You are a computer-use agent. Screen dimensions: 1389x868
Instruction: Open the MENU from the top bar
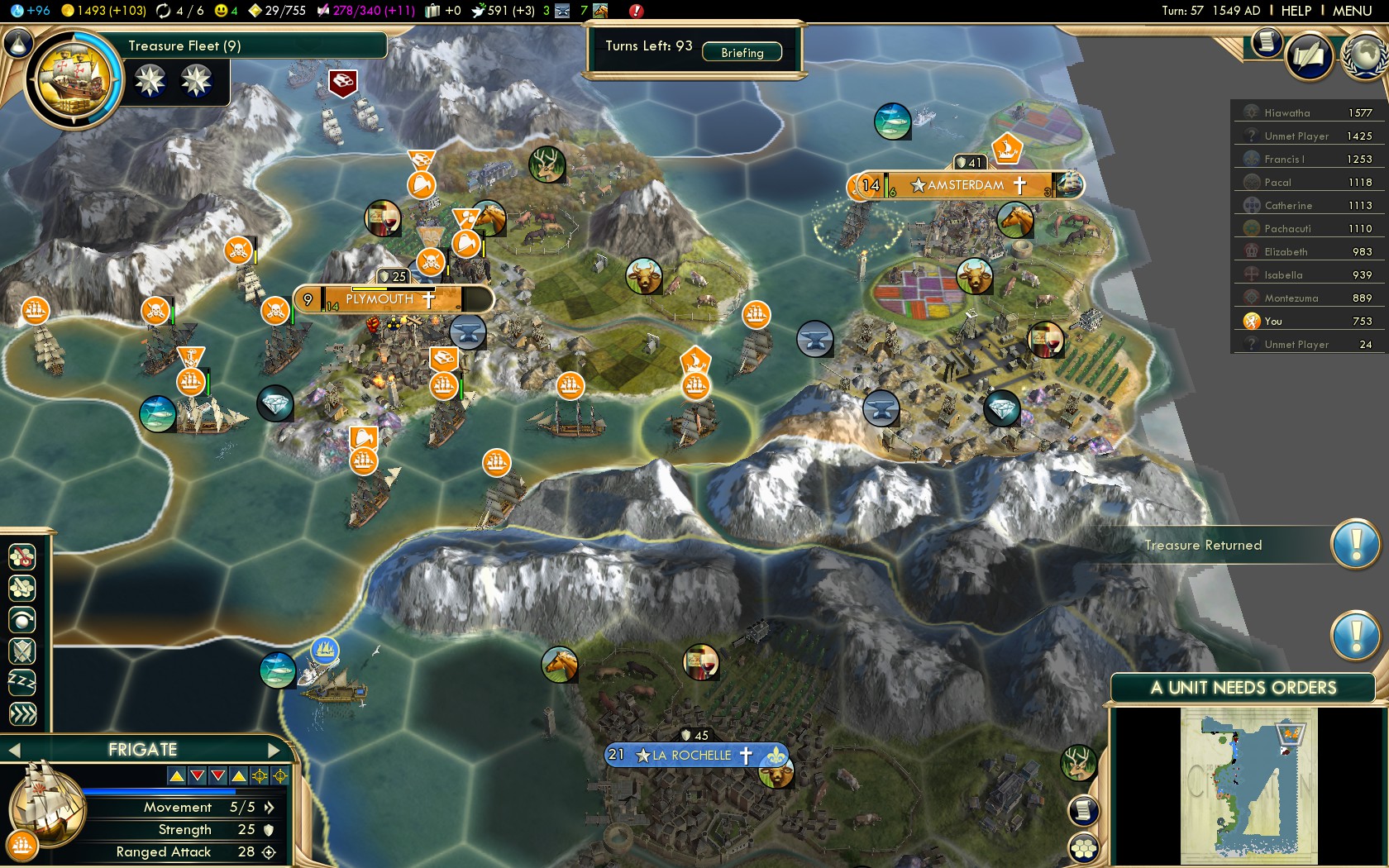pos(1352,11)
